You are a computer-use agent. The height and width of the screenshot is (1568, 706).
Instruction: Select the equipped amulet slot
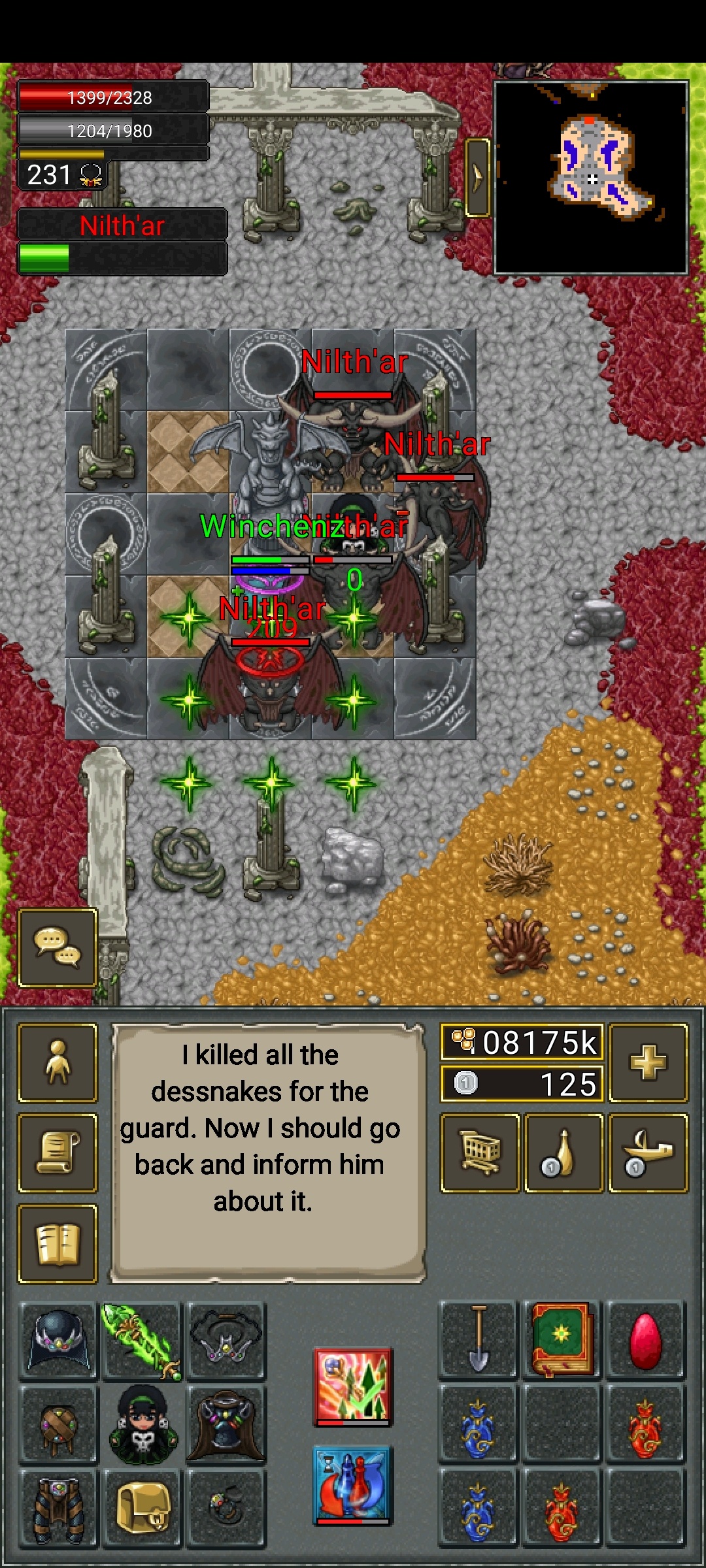pyautogui.click(x=226, y=1340)
